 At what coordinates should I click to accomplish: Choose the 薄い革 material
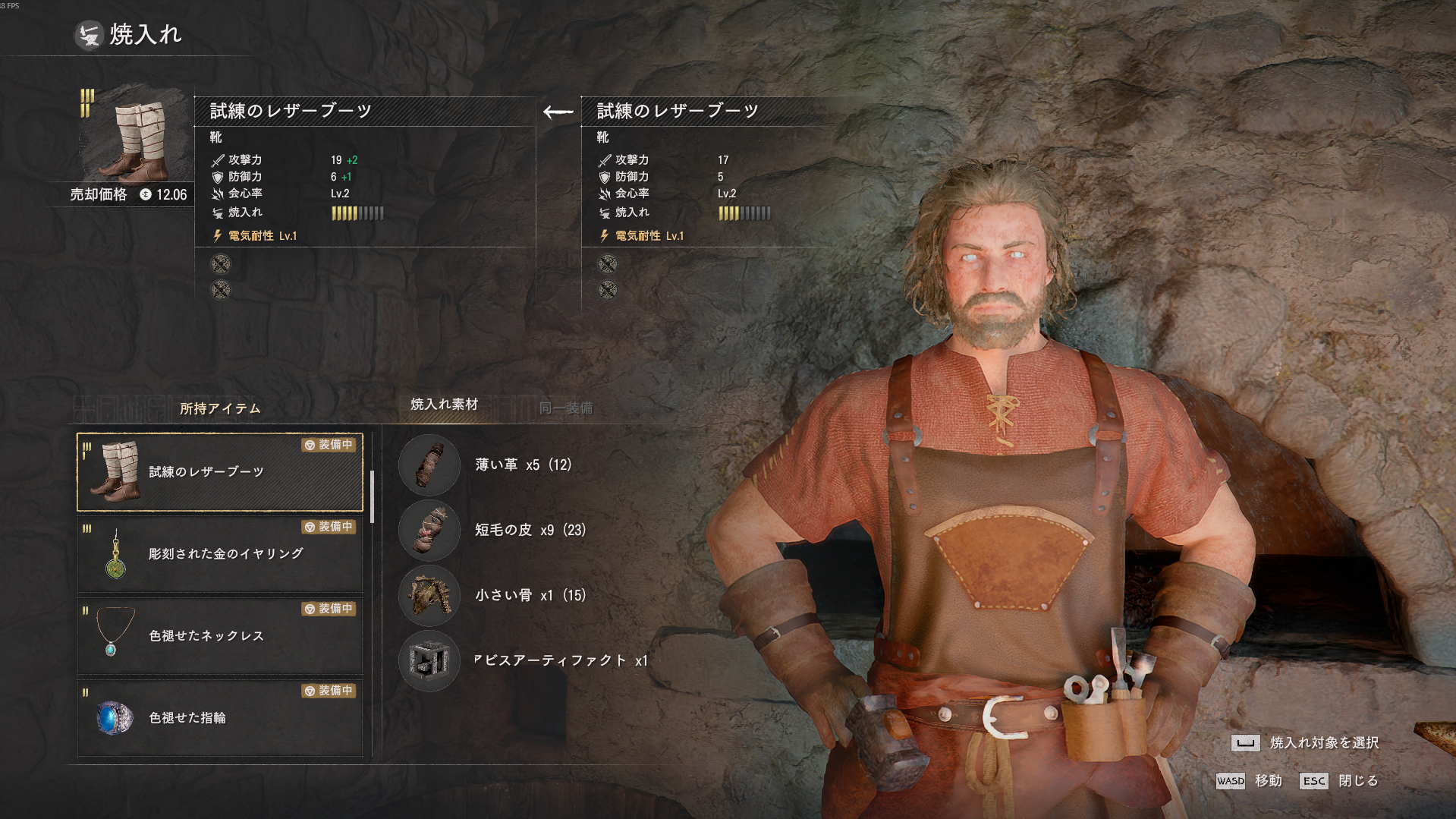click(x=523, y=465)
